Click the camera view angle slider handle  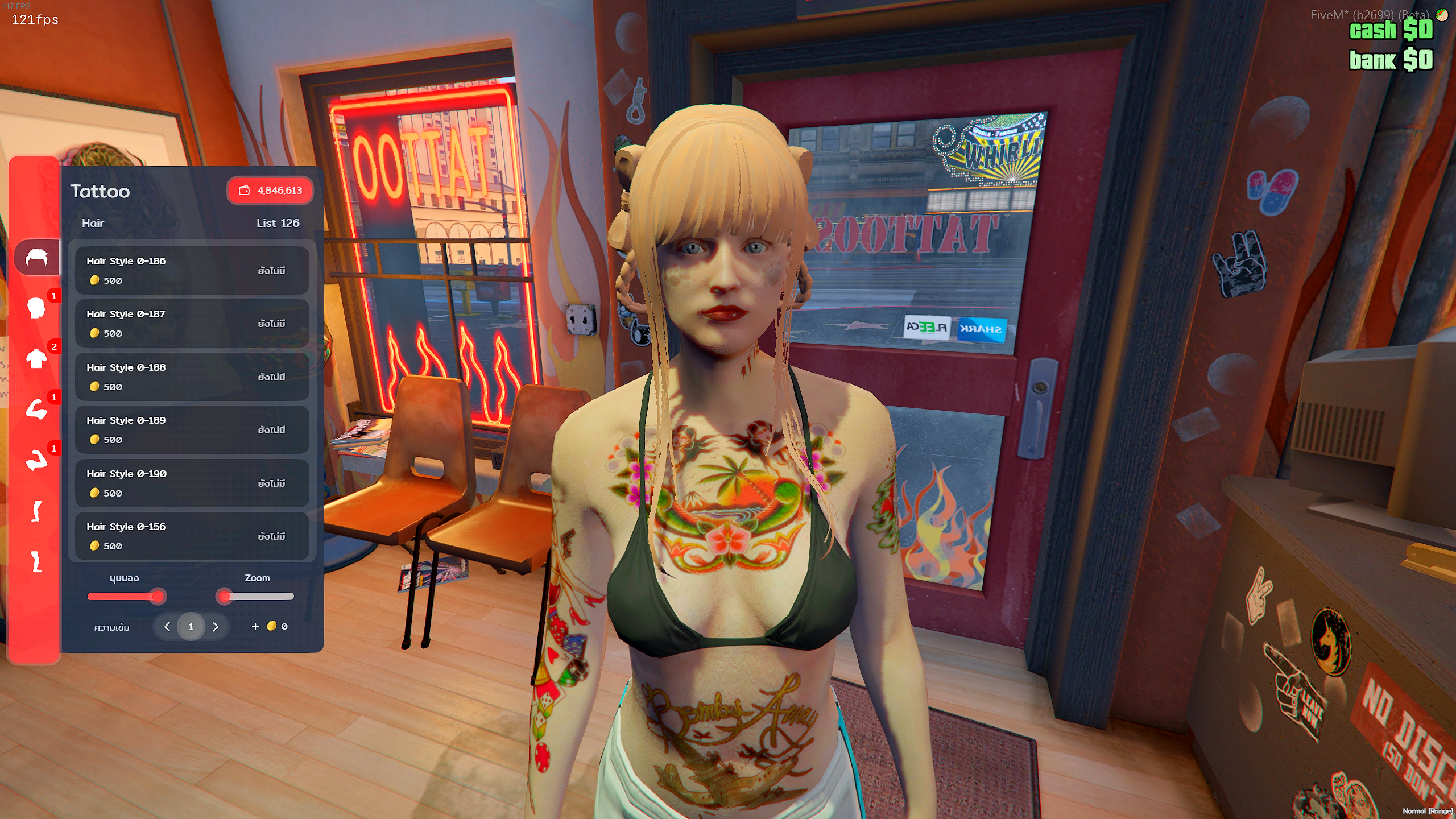158,597
